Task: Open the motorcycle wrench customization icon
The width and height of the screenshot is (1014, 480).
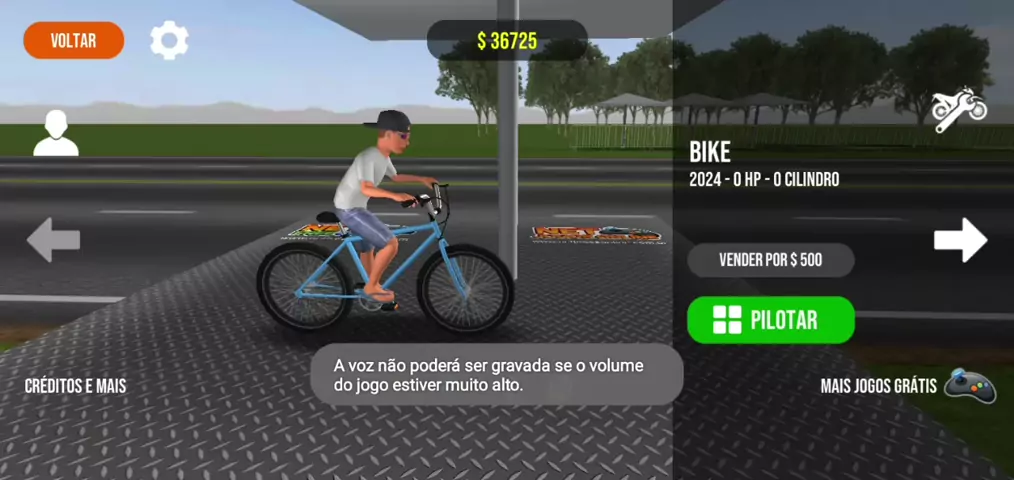Action: 959,109
